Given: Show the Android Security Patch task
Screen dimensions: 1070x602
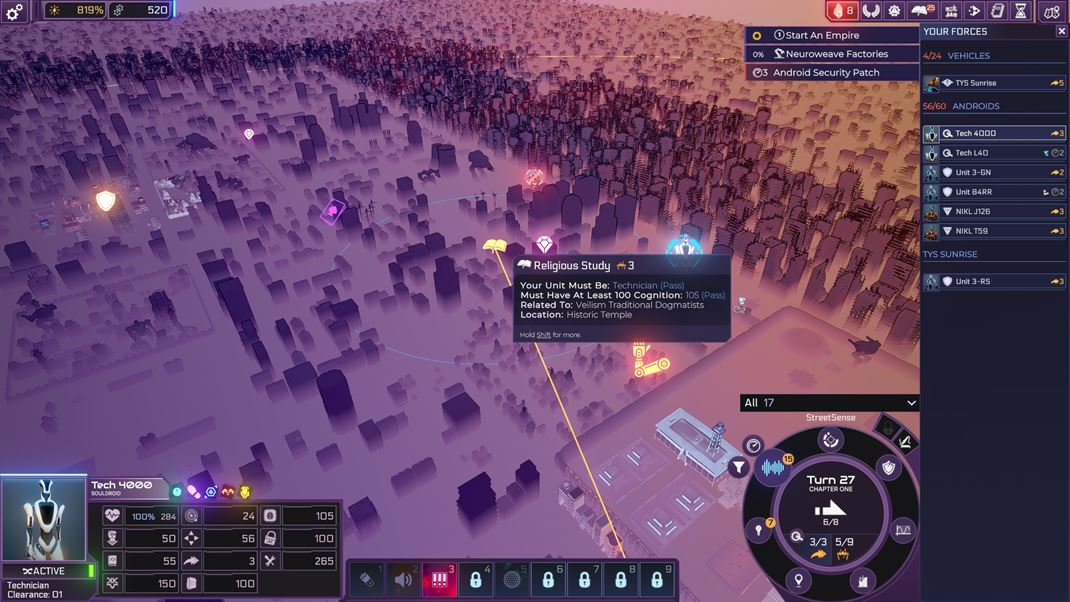Looking at the screenshot, I should coord(832,73).
